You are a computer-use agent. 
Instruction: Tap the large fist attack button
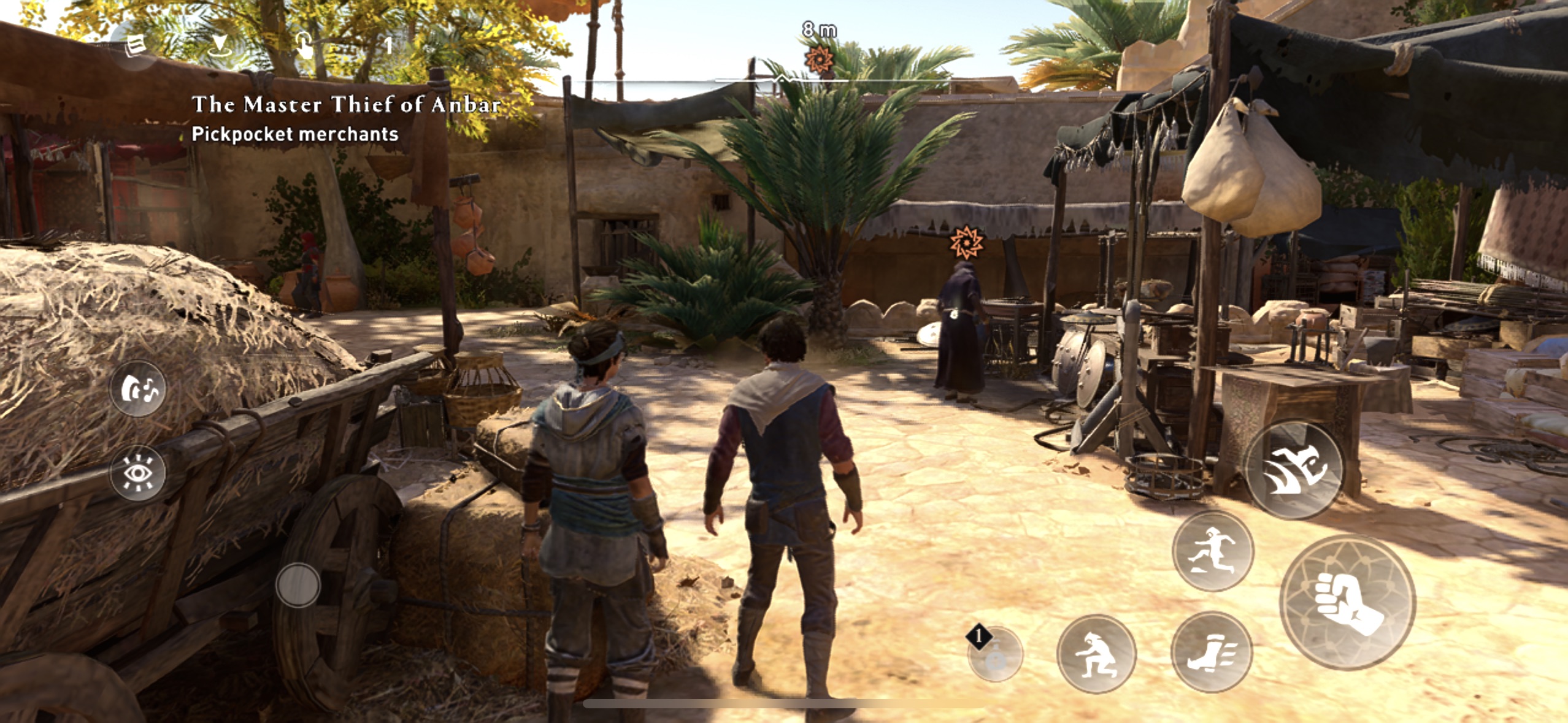1348,602
